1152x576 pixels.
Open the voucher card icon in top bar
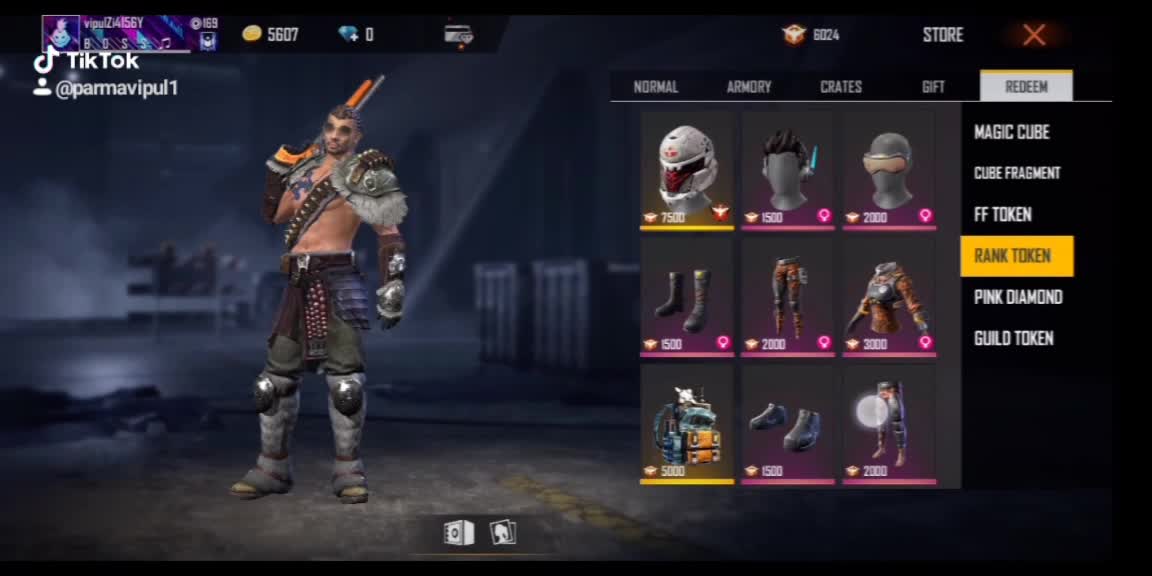pyautogui.click(x=458, y=35)
